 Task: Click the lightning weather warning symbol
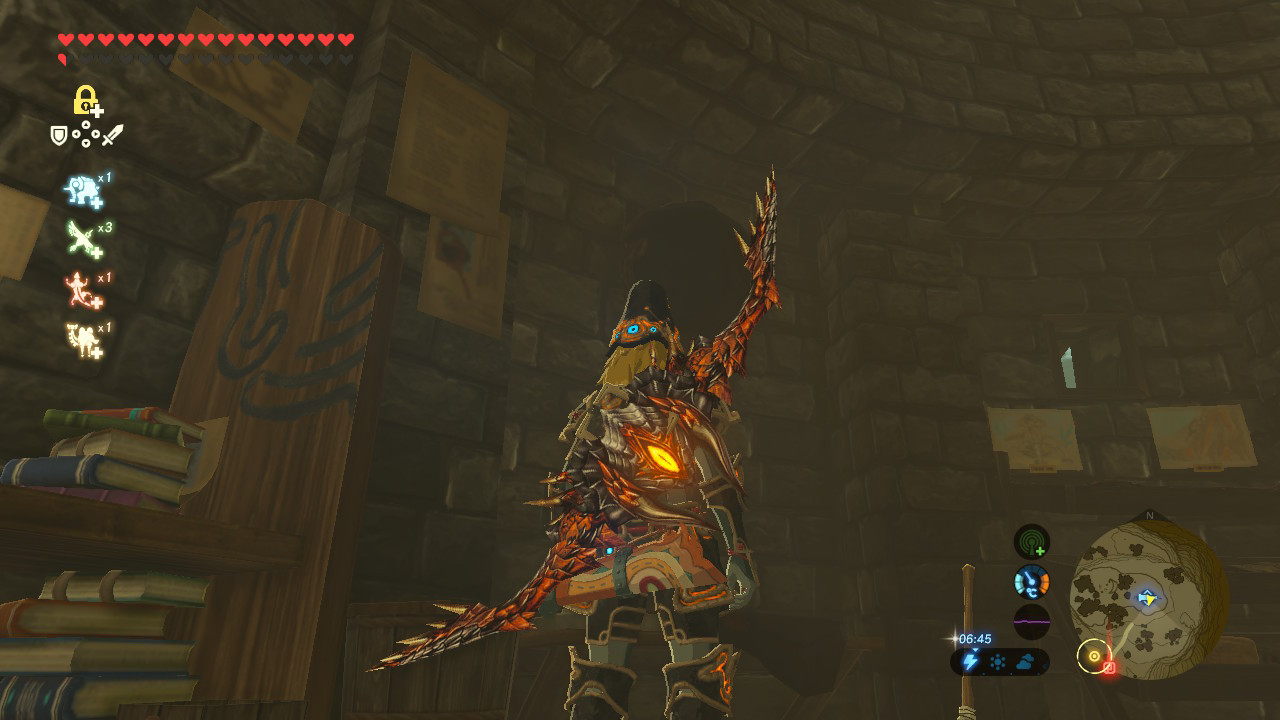(x=970, y=661)
